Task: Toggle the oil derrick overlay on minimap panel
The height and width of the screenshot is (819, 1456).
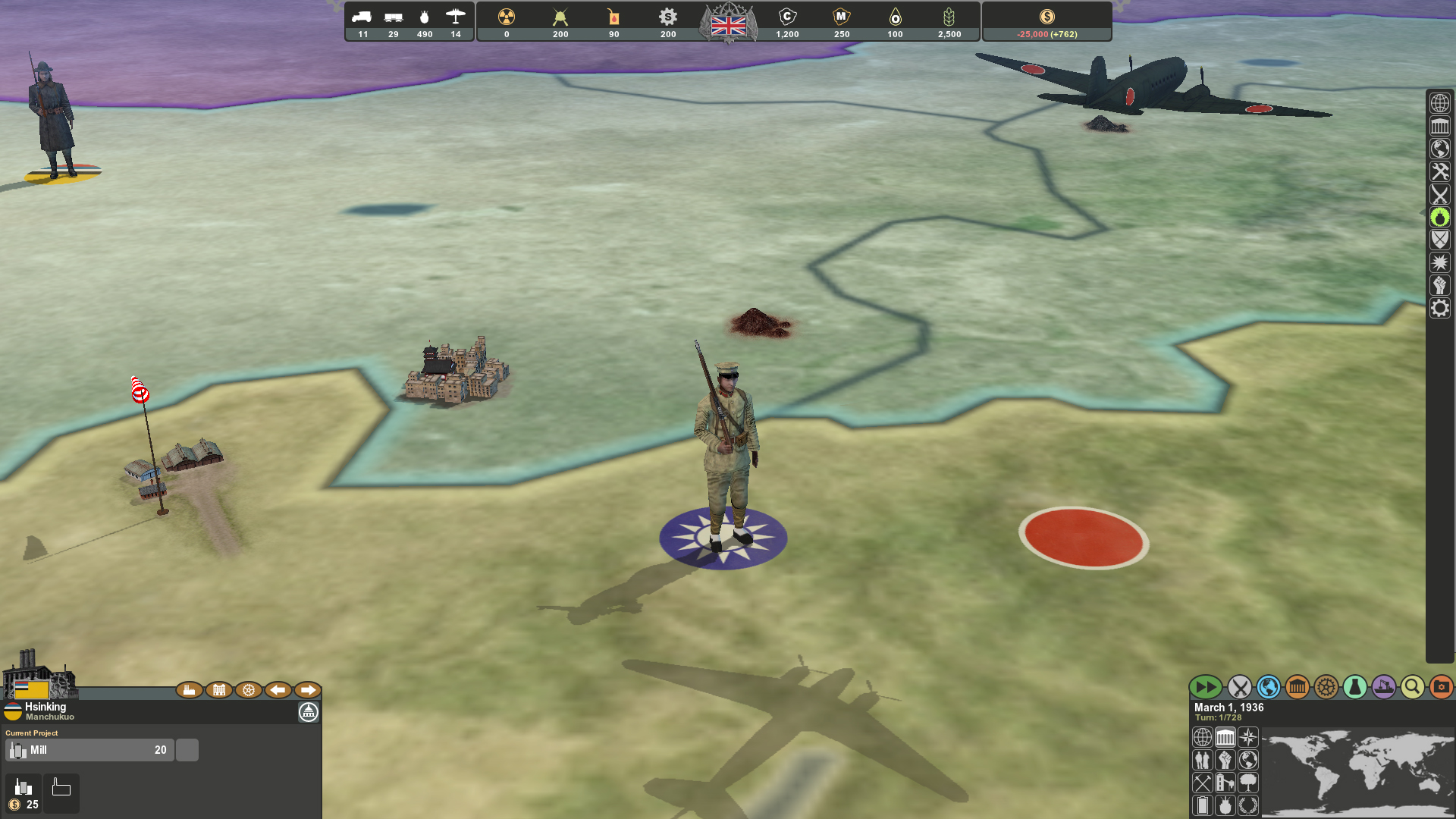Action: pyautogui.click(x=1225, y=782)
